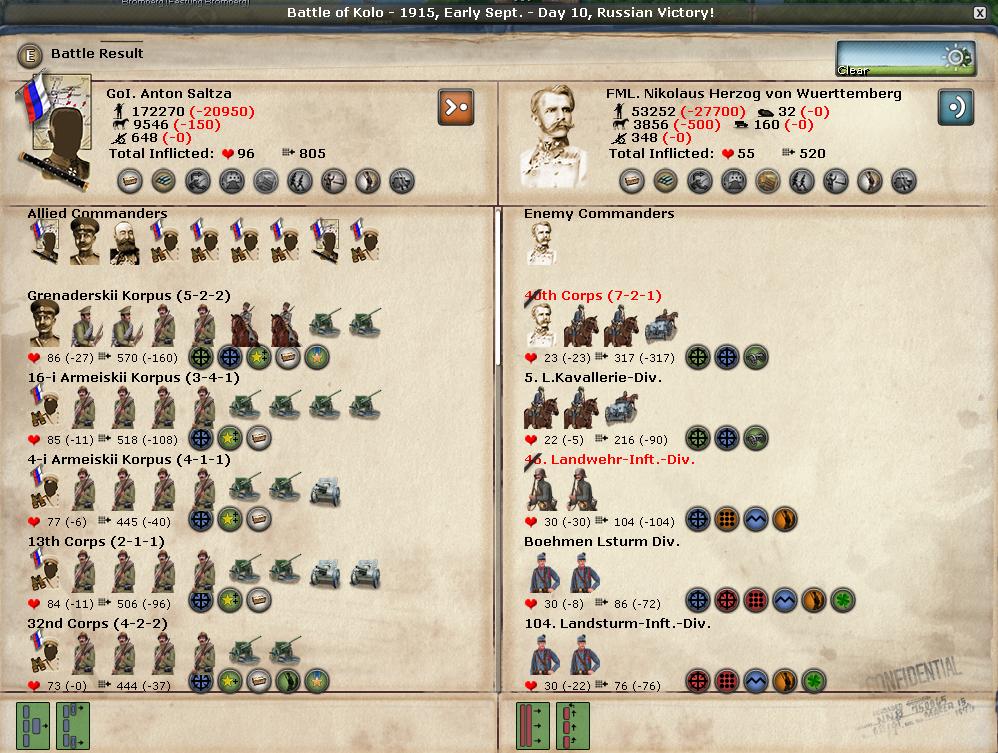This screenshot has height=753, width=998.
Task: Click the Battle Result E button
Action: [x=29, y=54]
